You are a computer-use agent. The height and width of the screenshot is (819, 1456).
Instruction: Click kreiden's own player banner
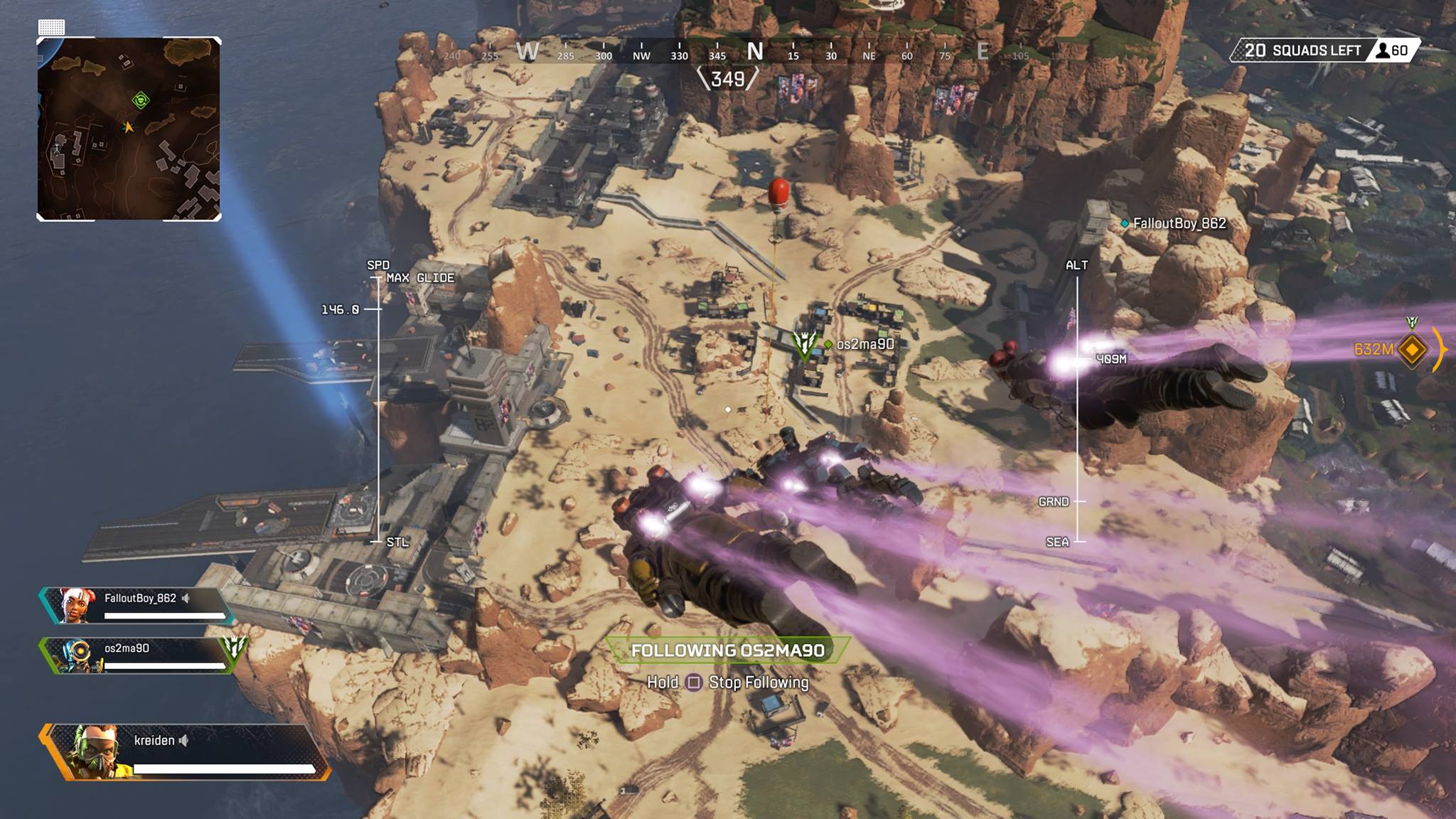coord(186,752)
